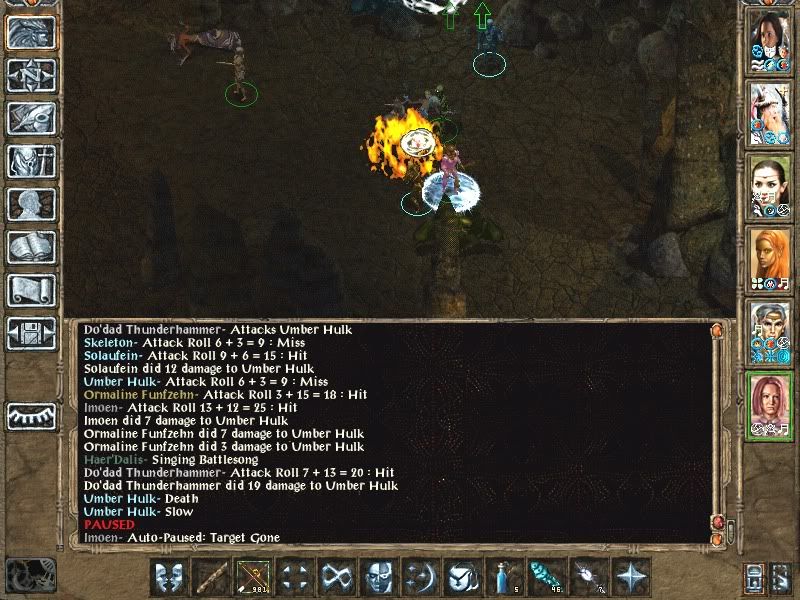Viewport: 800px width, 600px height.
Task: Choose the dark-haired portrait at top of party
Action: point(768,40)
